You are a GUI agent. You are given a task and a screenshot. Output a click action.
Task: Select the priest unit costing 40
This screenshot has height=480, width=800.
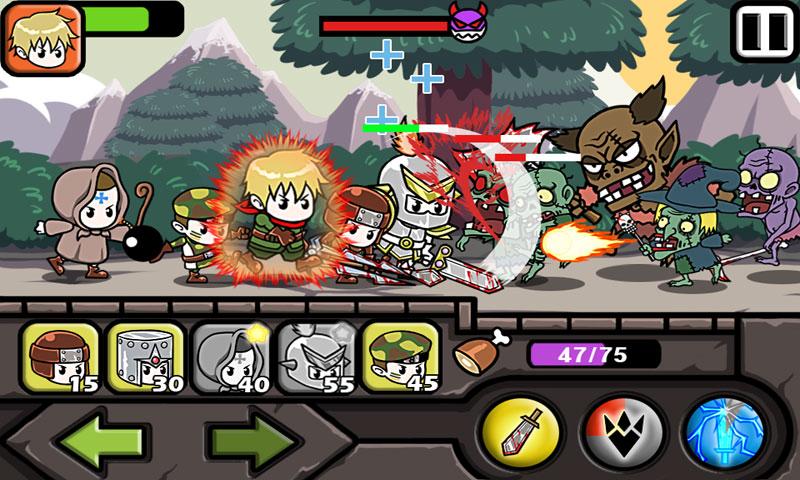point(230,357)
